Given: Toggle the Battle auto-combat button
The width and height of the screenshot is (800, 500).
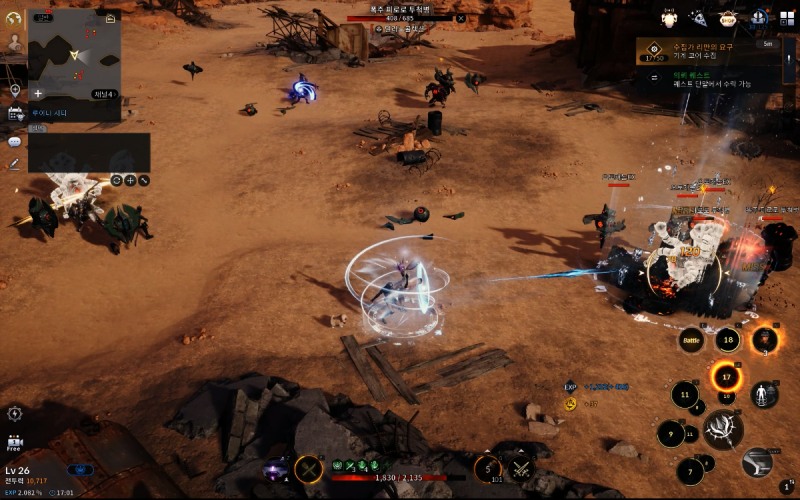Looking at the screenshot, I should coord(692,341).
